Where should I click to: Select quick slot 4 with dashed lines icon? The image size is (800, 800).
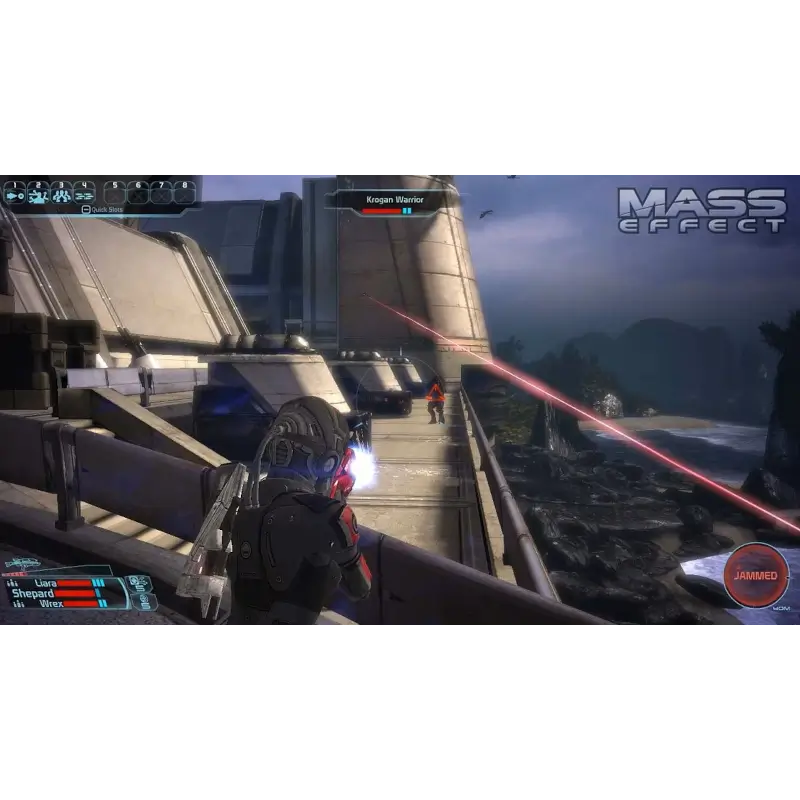[85, 193]
